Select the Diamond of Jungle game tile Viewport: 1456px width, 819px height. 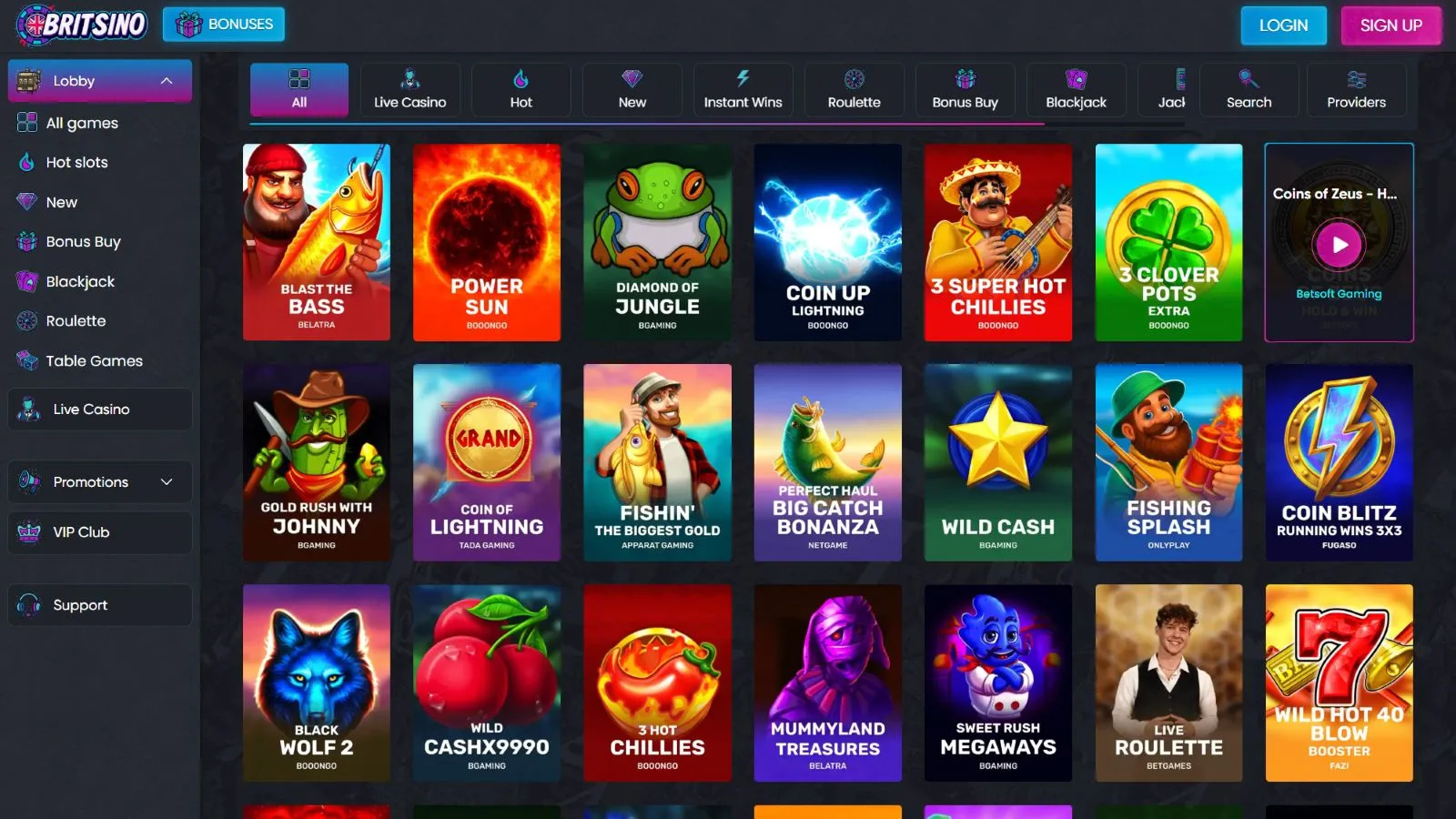pos(657,242)
